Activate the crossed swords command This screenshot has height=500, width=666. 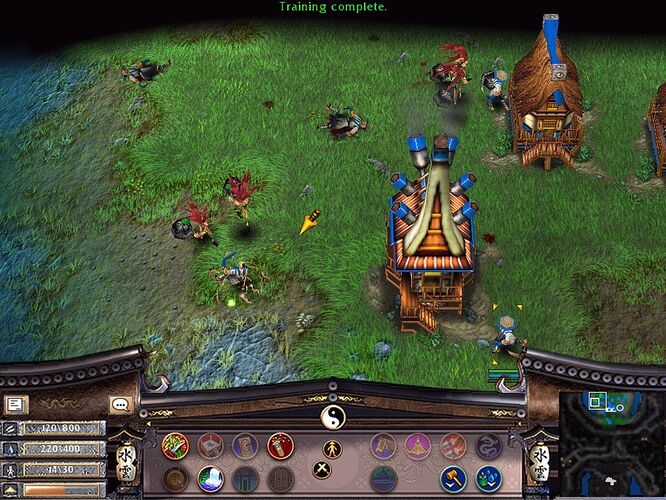[x=323, y=469]
